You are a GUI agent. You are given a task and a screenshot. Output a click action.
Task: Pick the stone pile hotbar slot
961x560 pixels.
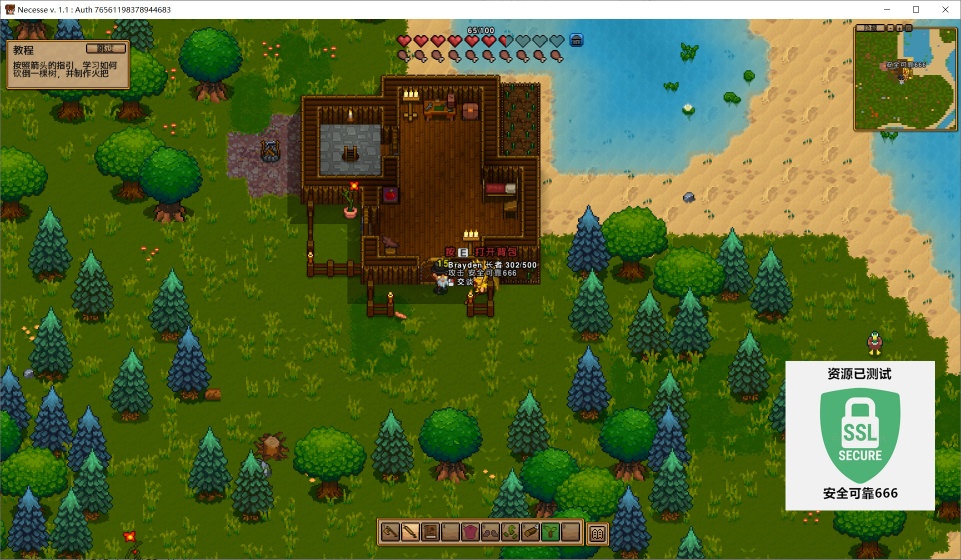490,532
